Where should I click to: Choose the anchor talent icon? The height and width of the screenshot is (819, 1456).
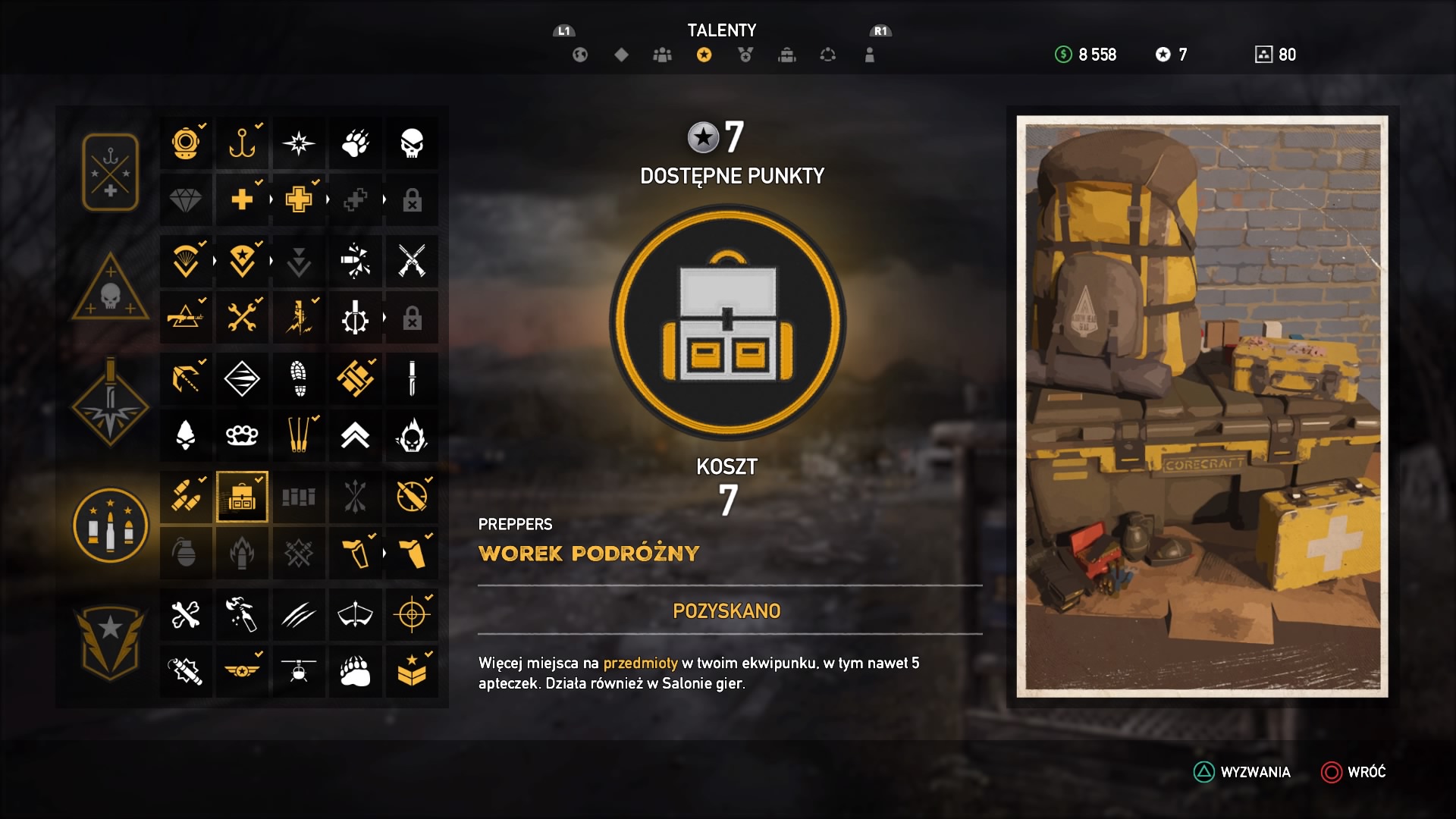(x=242, y=143)
